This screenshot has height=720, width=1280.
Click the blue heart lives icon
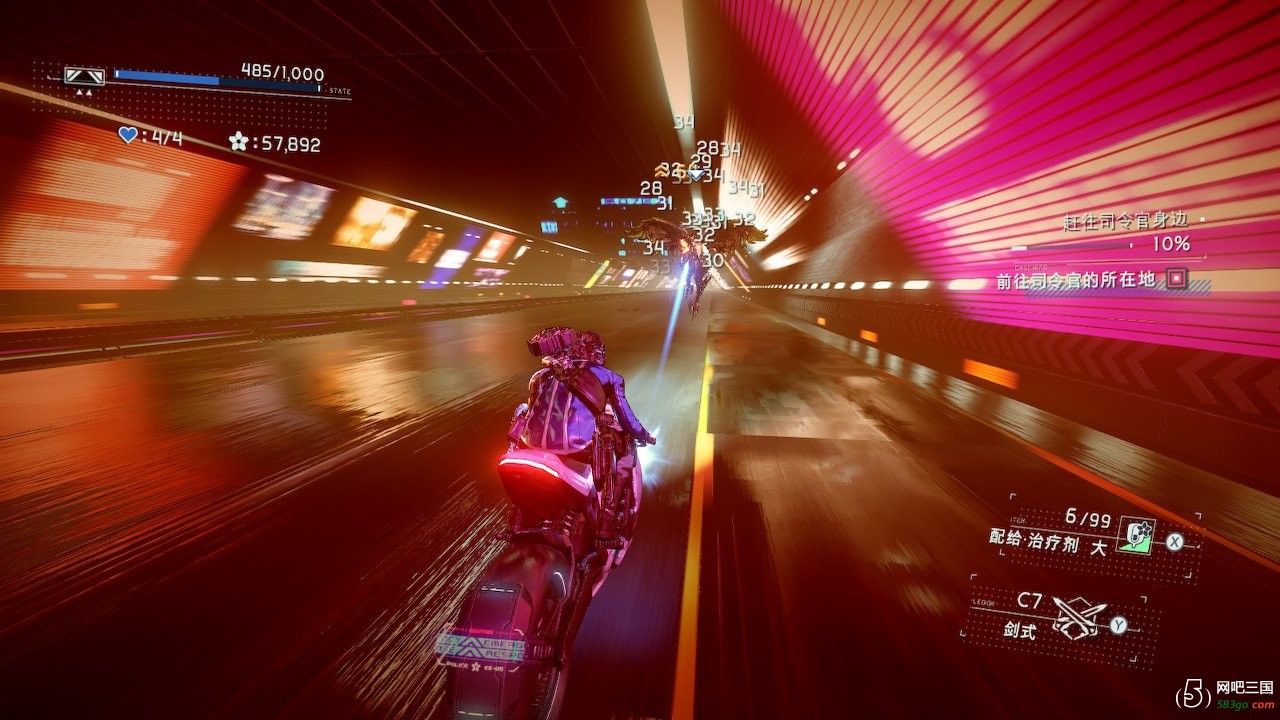127,136
